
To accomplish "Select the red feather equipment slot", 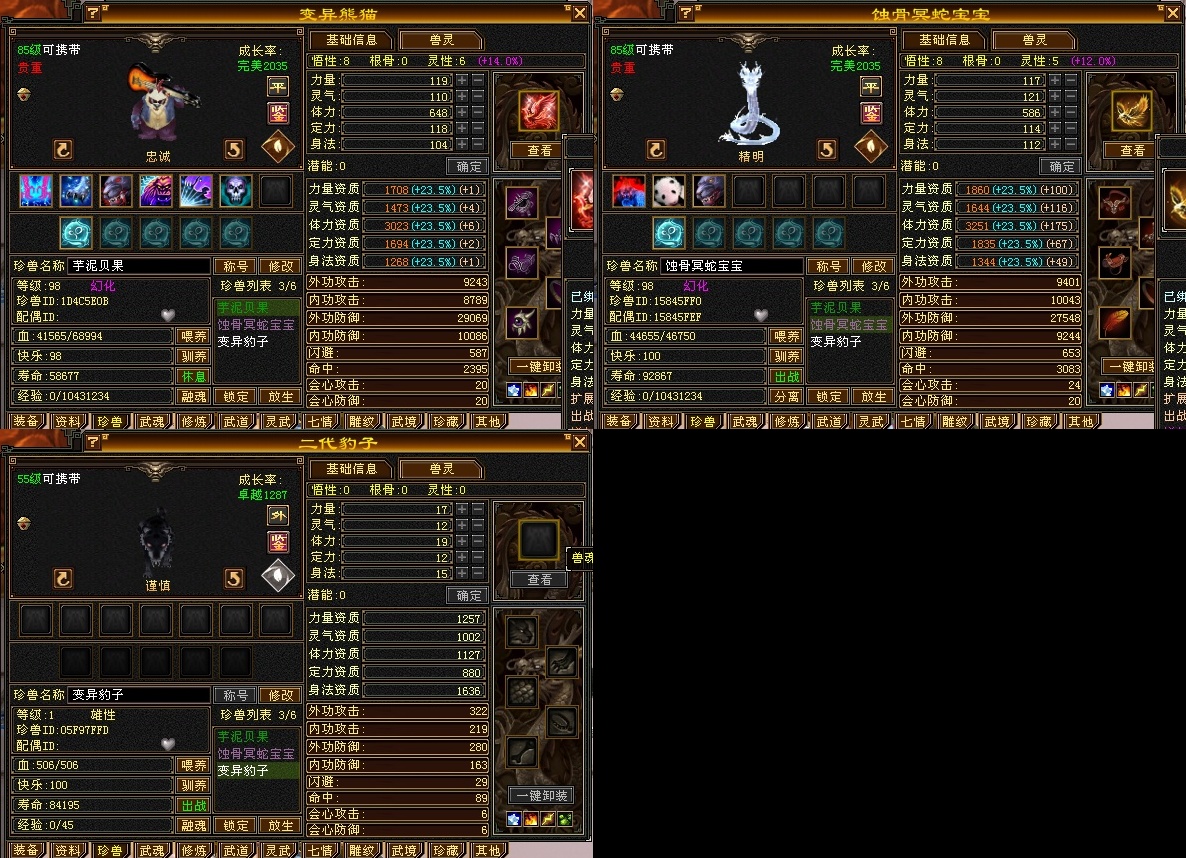I will pos(1114,322).
